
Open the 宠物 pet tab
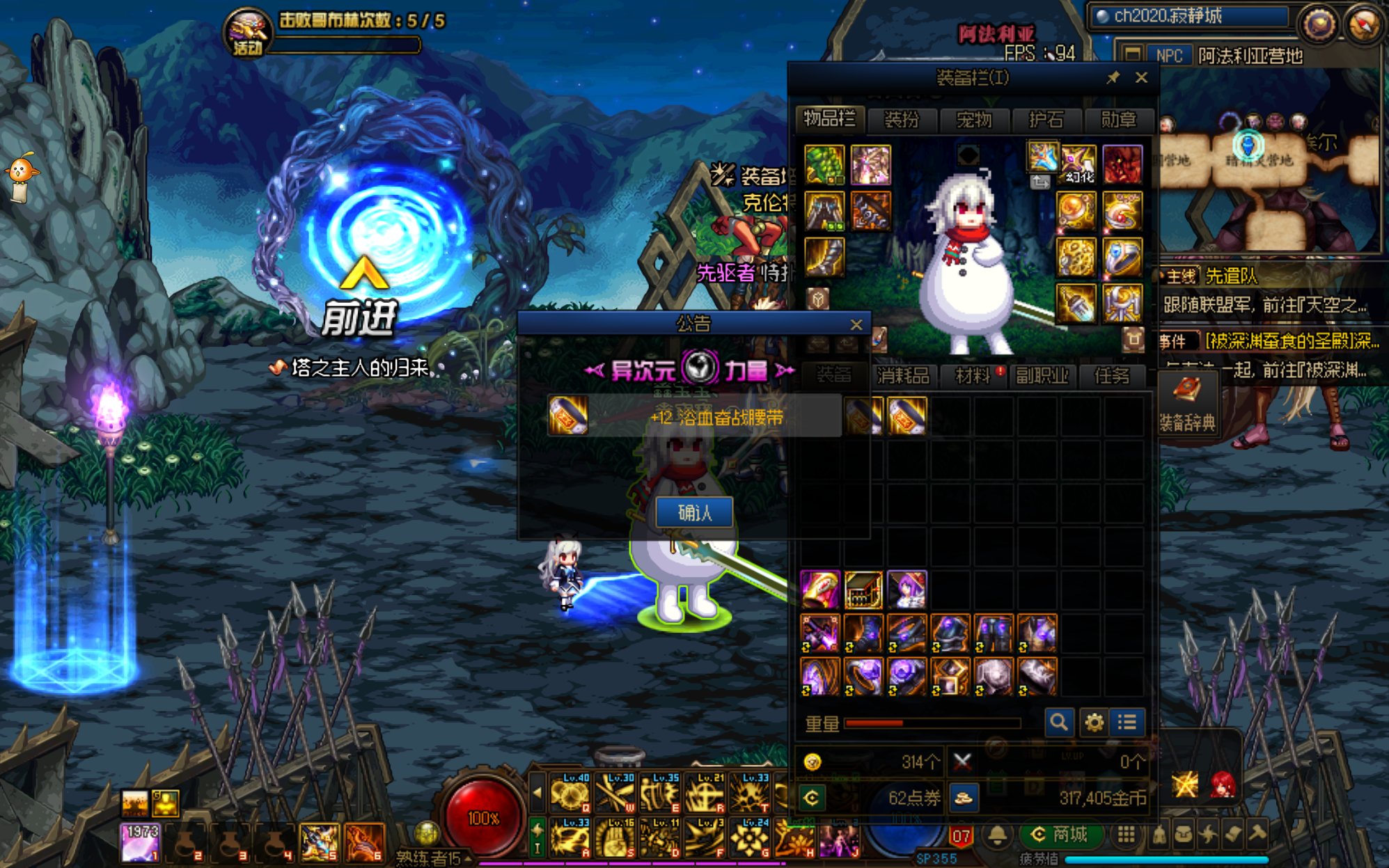[973, 120]
